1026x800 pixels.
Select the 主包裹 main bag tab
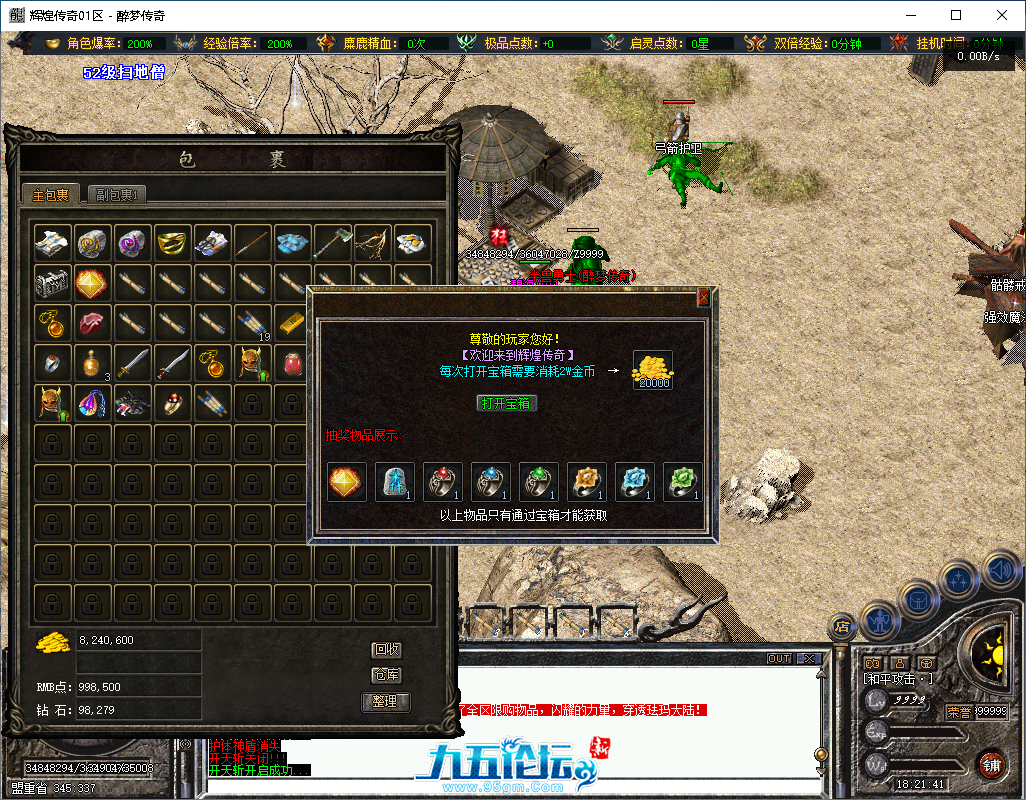51,195
